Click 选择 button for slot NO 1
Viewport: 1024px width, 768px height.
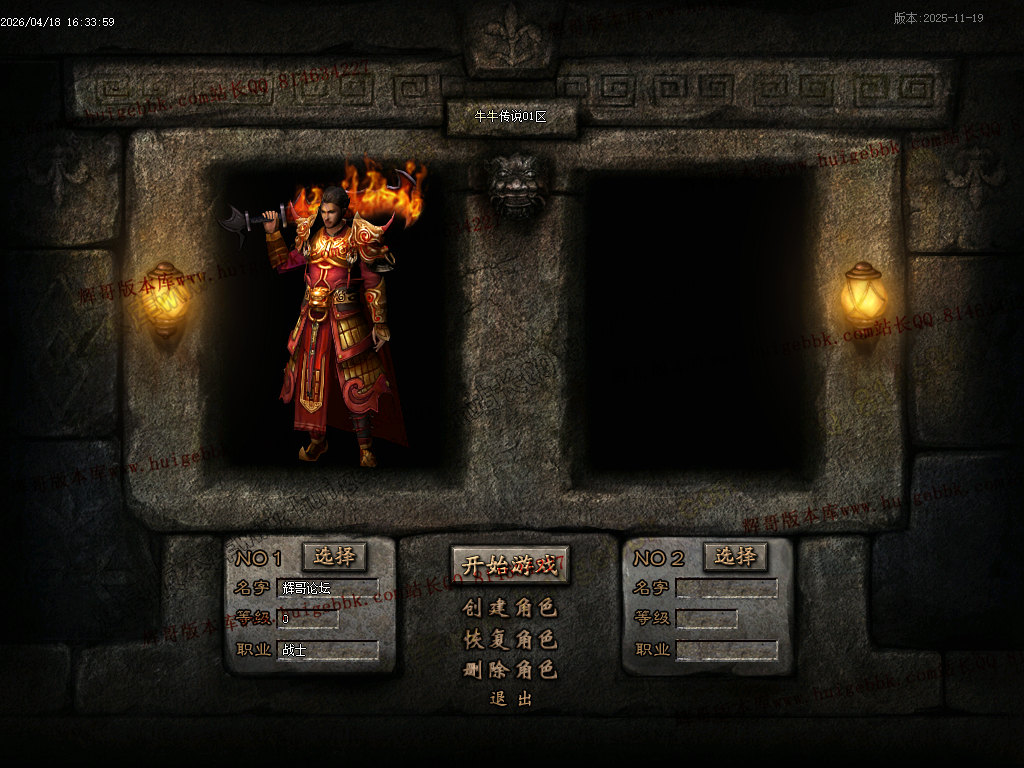(x=334, y=556)
